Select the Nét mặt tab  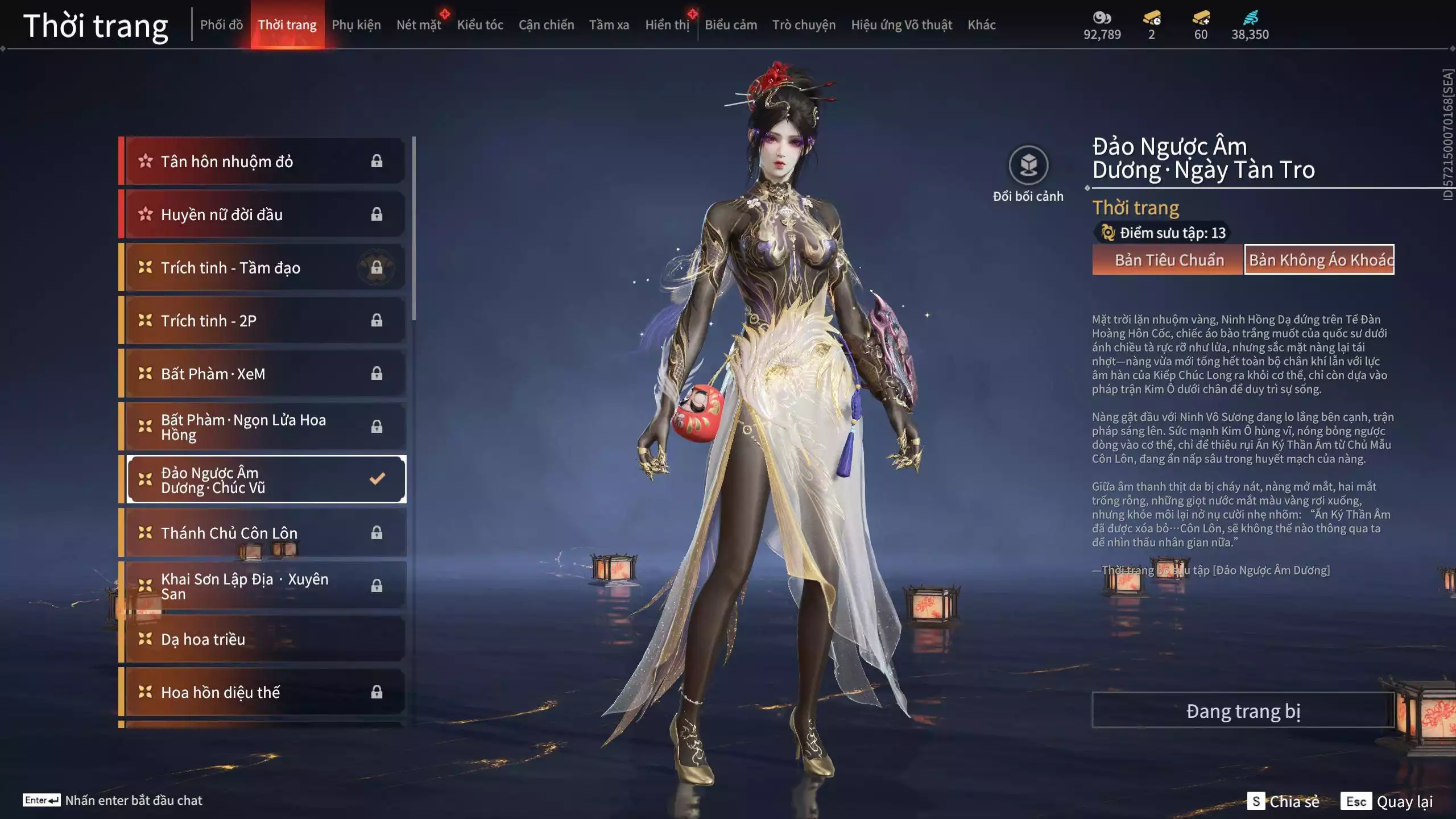419,25
